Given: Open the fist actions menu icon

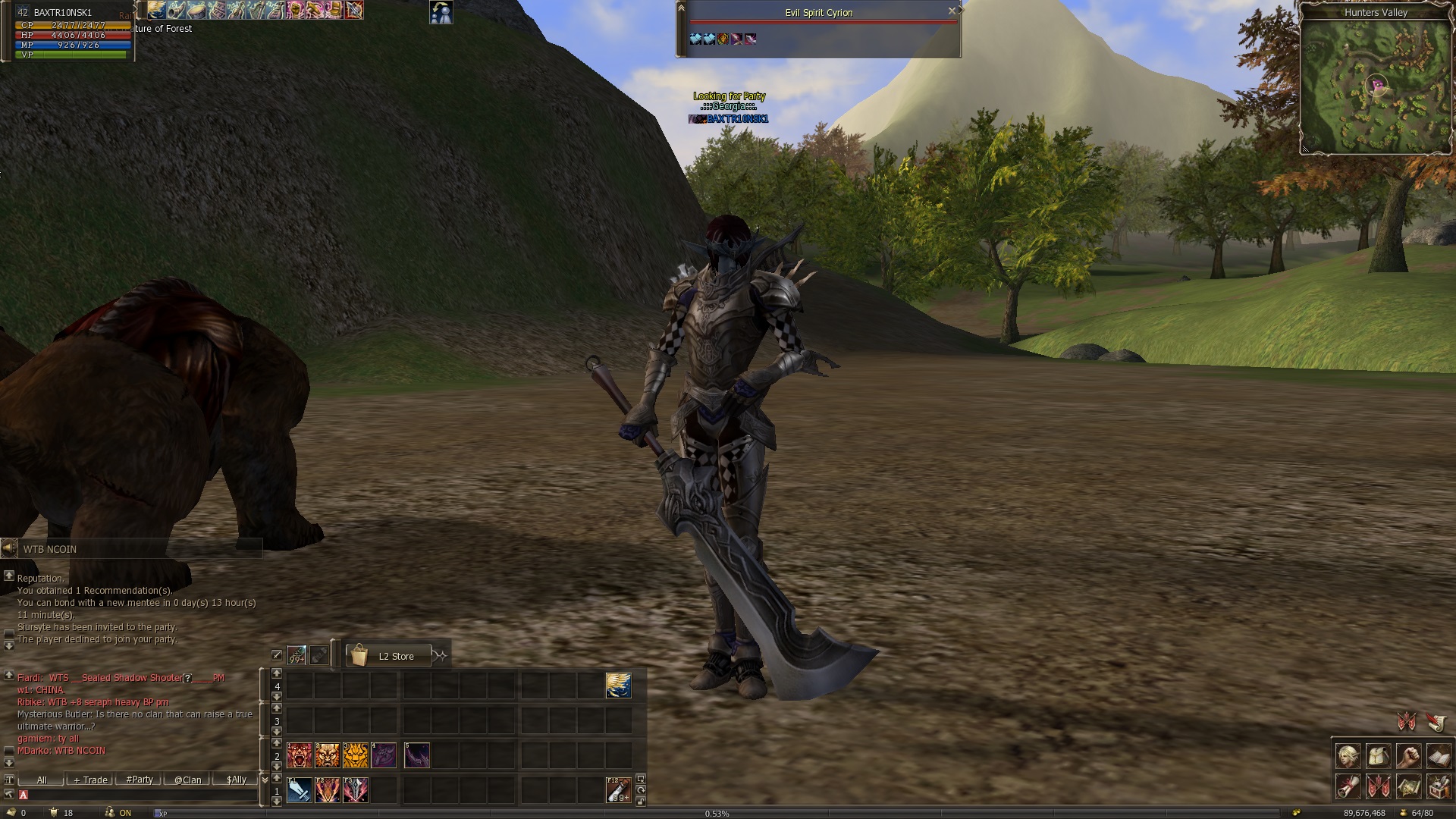Looking at the screenshot, I should [x=1409, y=757].
